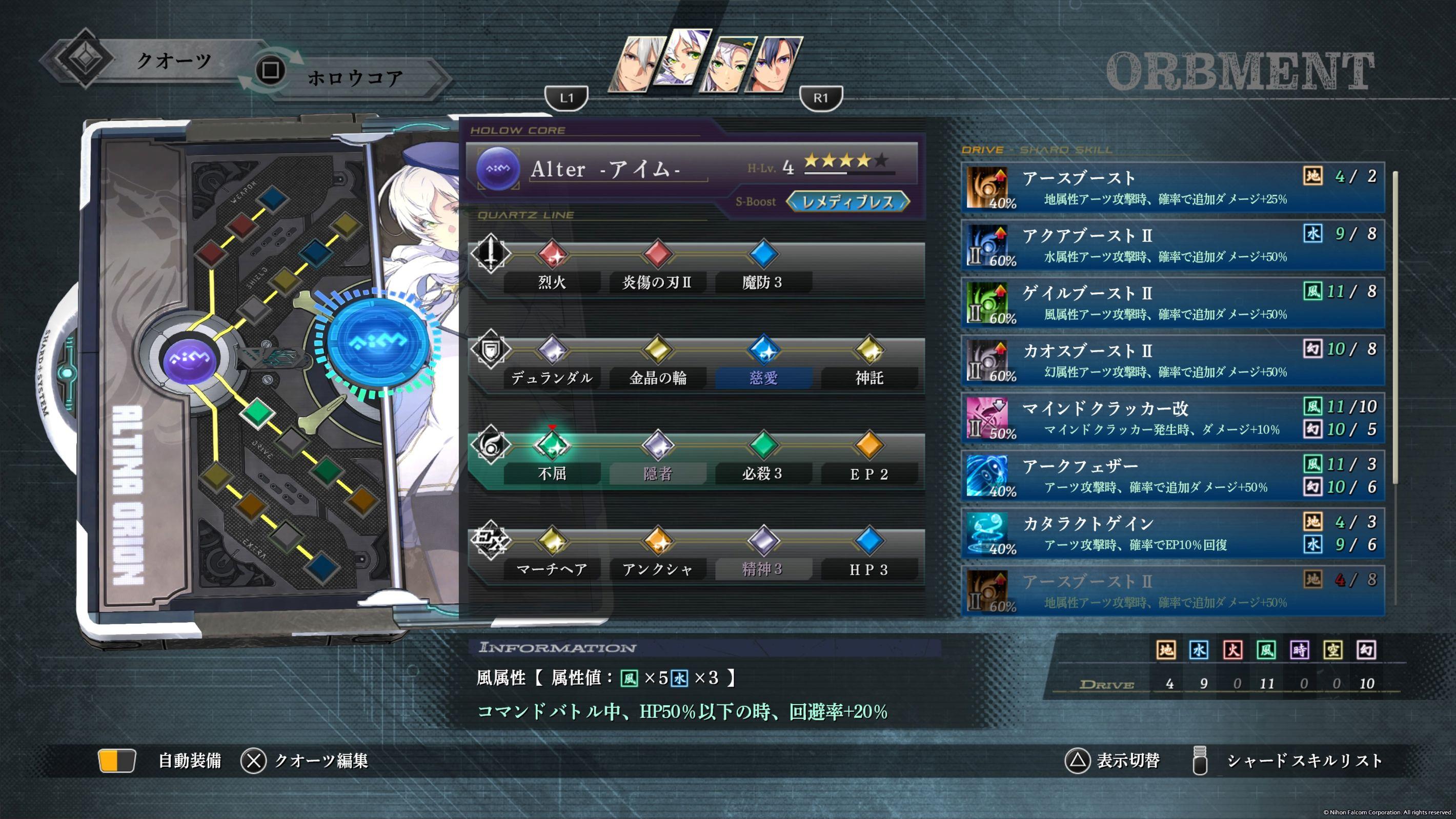Choose the 炎傷の刃II quartz slot
1456x819 pixels.
(657, 281)
